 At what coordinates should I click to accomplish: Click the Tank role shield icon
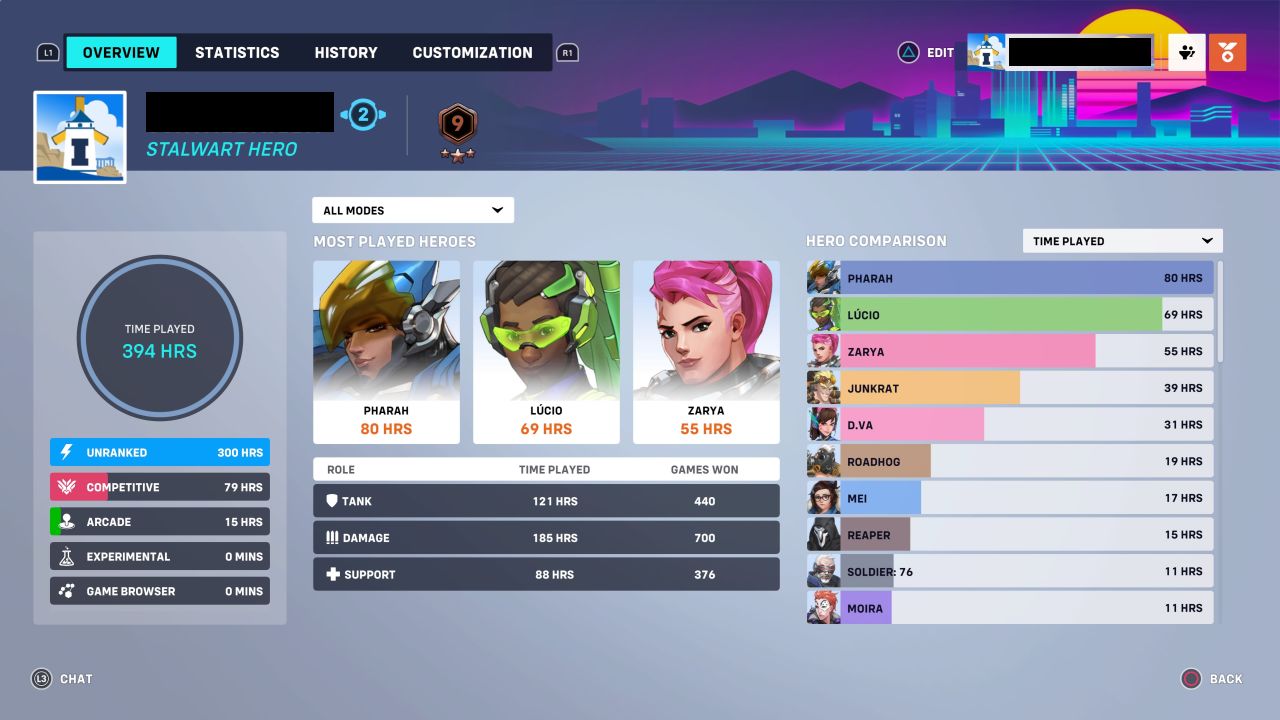click(x=331, y=501)
